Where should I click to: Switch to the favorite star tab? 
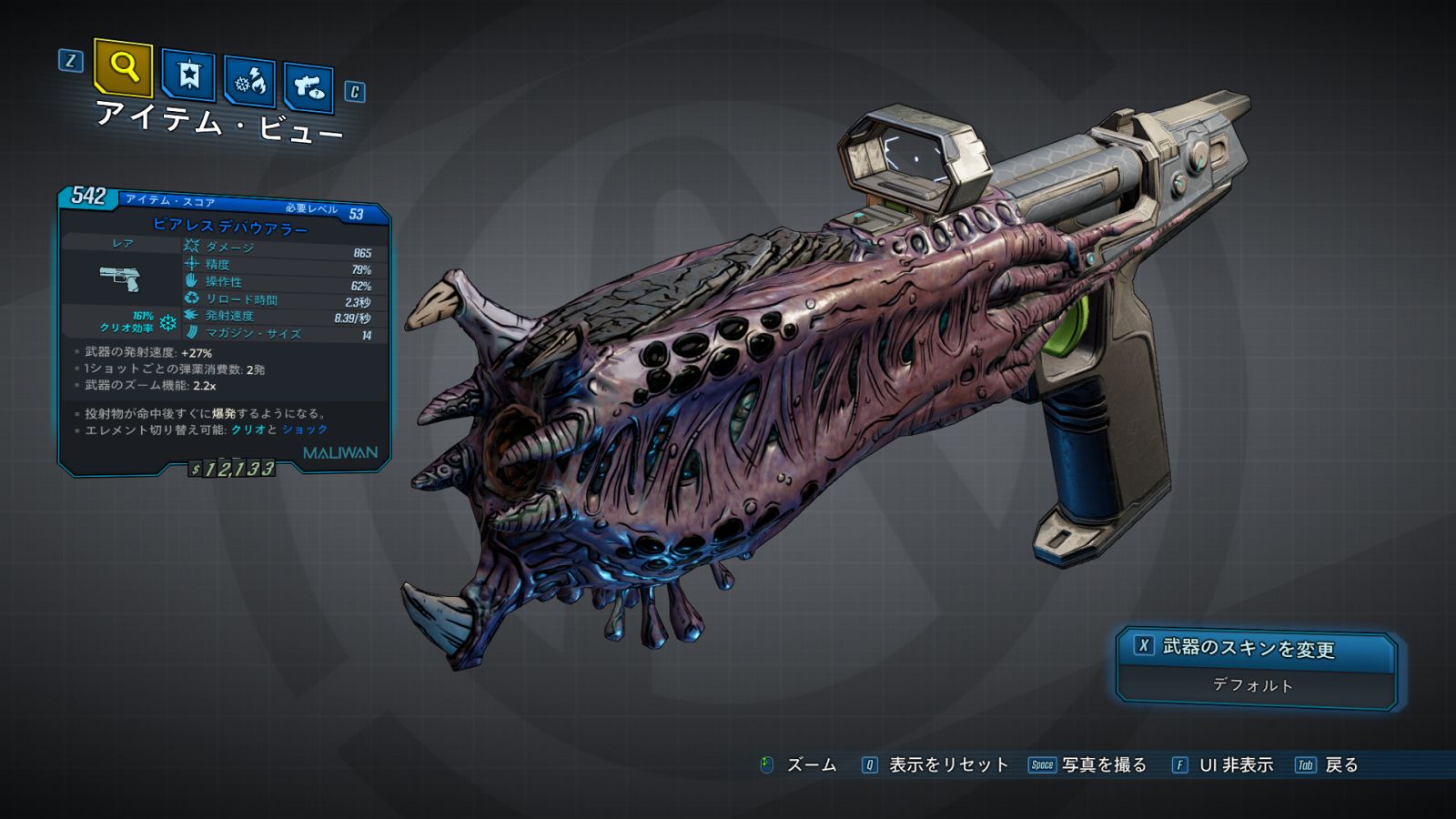tap(188, 75)
